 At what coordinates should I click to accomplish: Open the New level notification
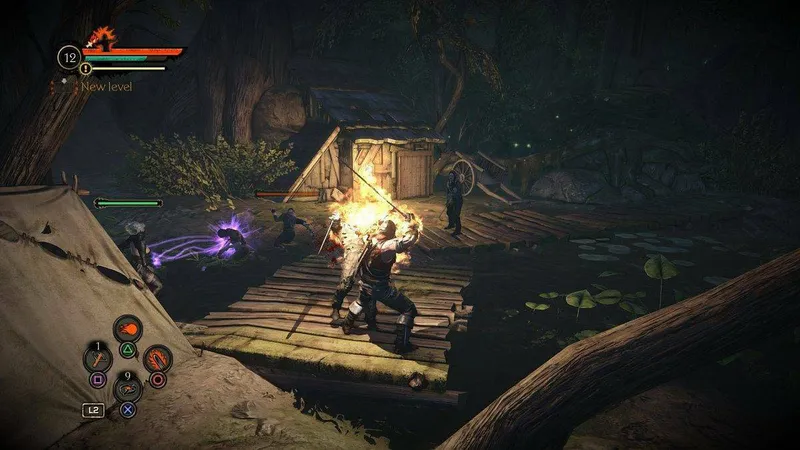(x=106, y=87)
